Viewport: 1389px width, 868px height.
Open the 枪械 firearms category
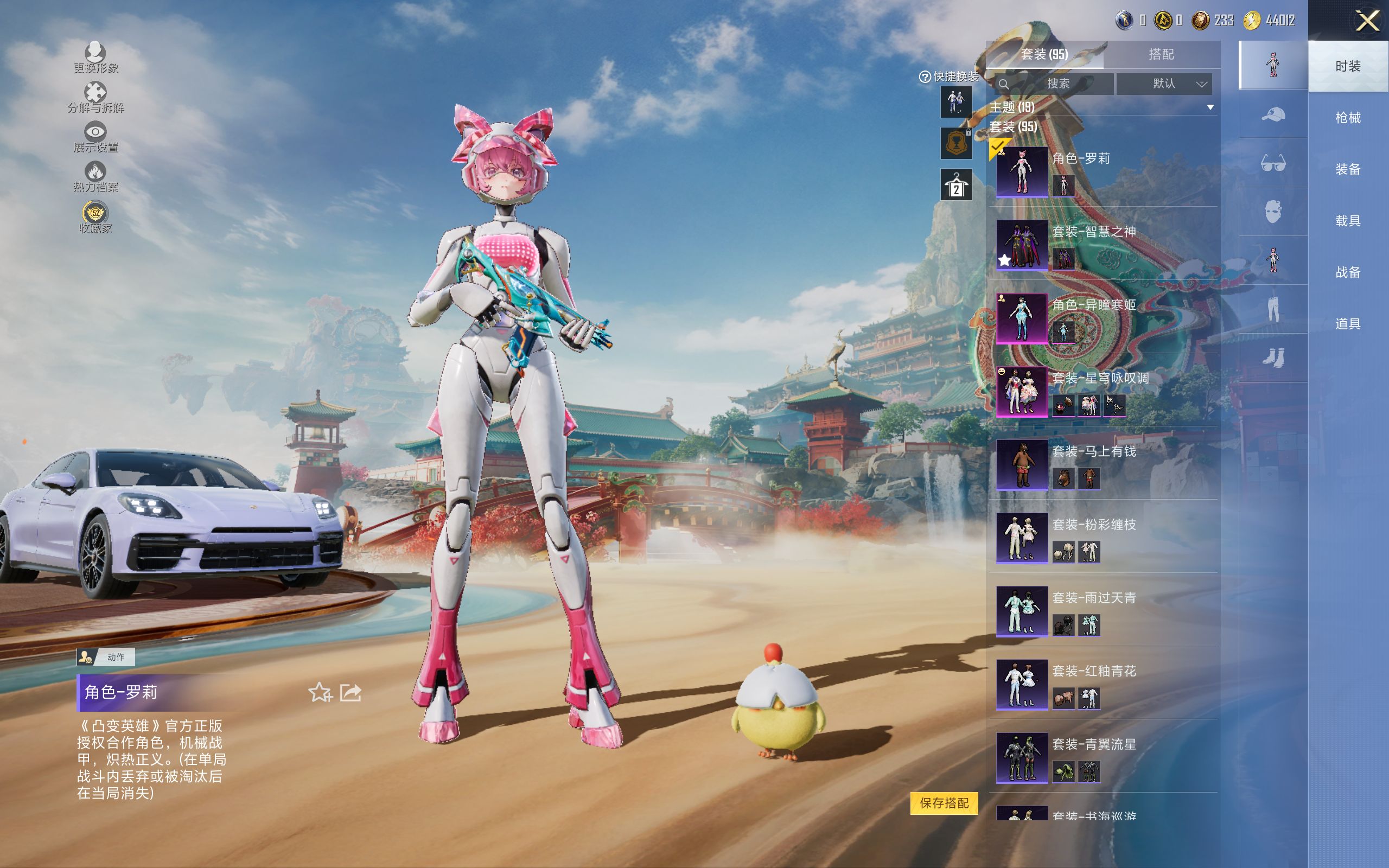tap(1348, 118)
